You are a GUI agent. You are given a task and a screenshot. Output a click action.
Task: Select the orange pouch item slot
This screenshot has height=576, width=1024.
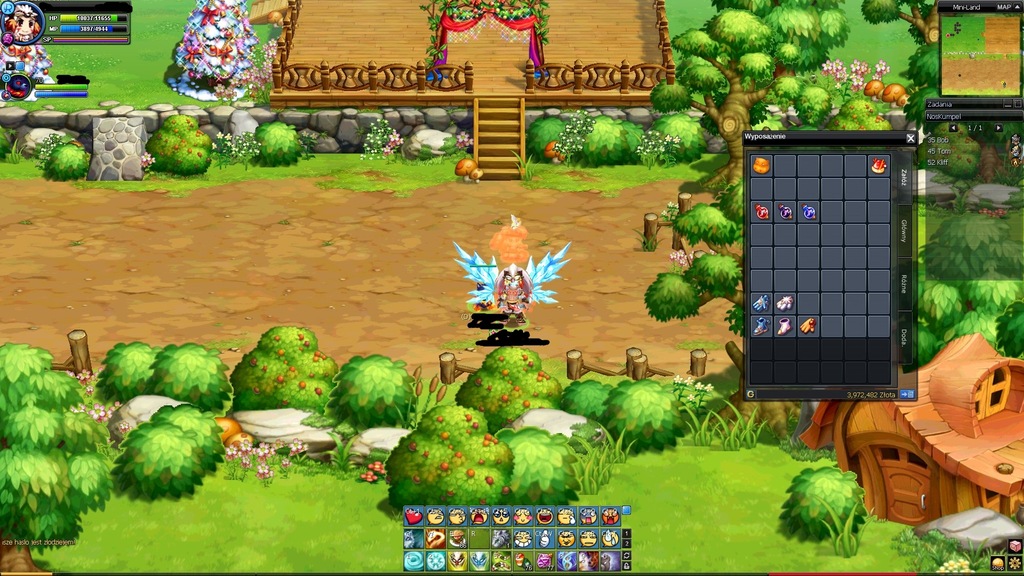point(761,165)
